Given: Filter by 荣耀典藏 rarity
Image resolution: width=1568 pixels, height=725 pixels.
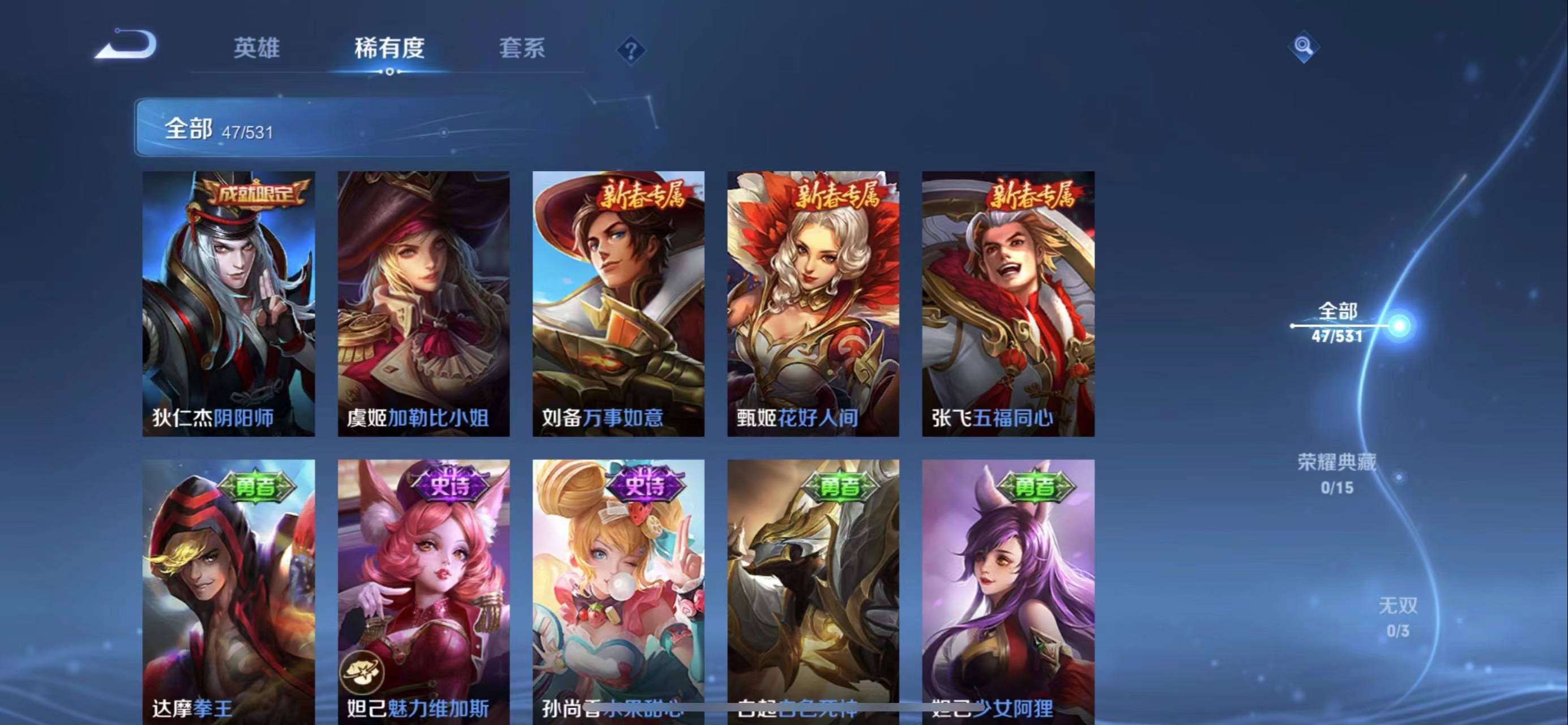Looking at the screenshot, I should (1337, 473).
